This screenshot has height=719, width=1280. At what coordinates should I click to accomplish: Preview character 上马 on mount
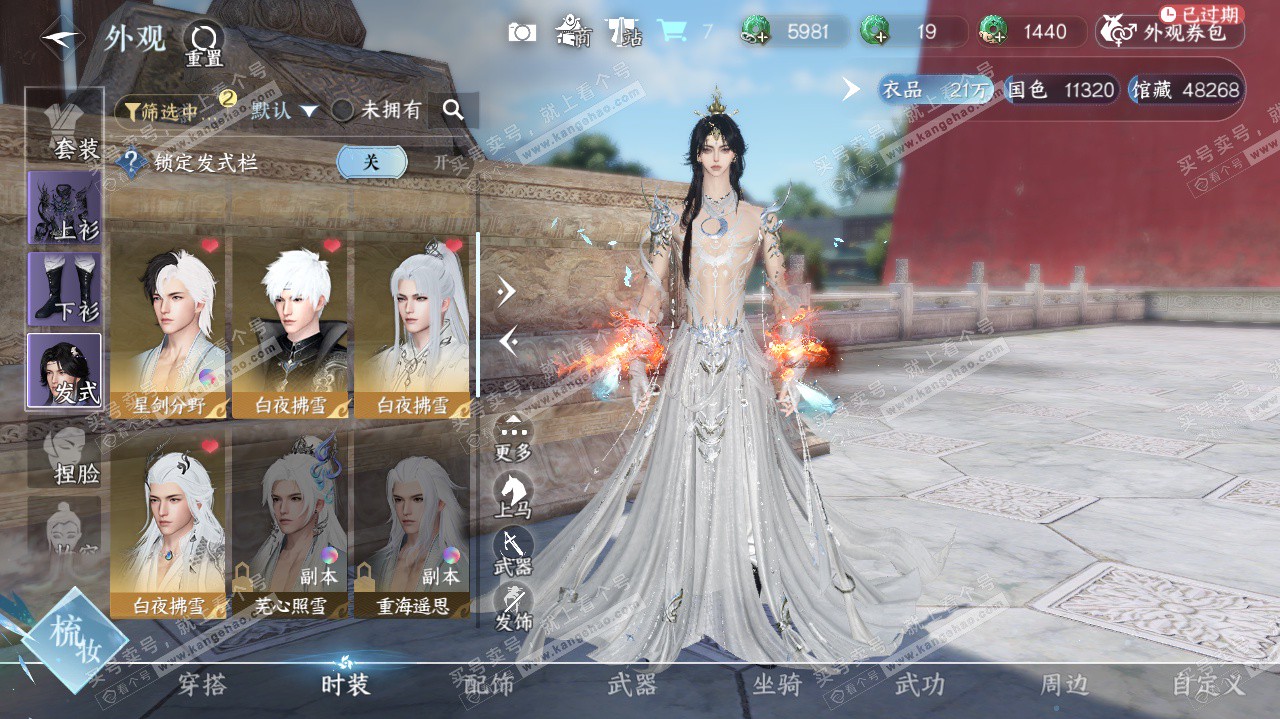click(x=513, y=495)
